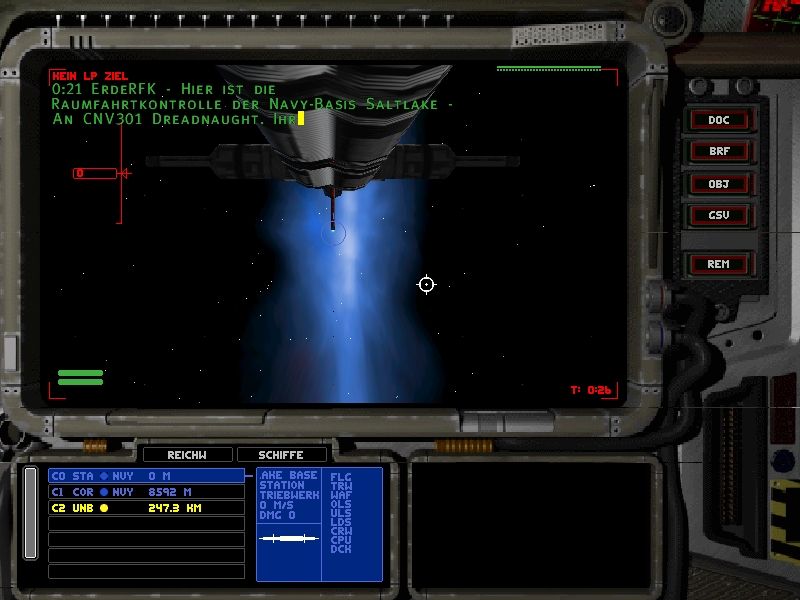
Task: Show the OBJ objectives panel
Action: coord(718,184)
